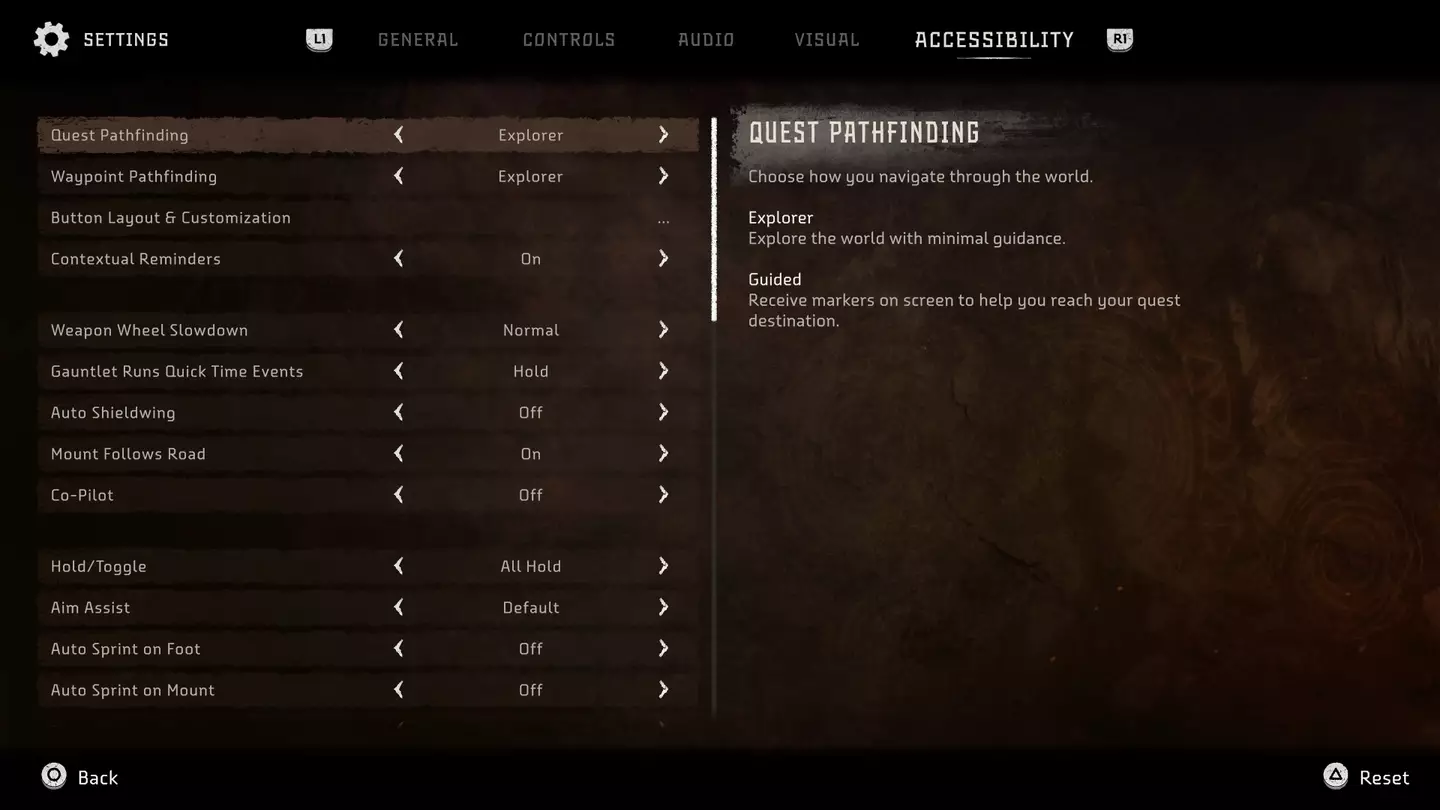Screen dimensions: 1440x810
Task: Click right arrow for Quest Pathfinding
Action: [663, 135]
